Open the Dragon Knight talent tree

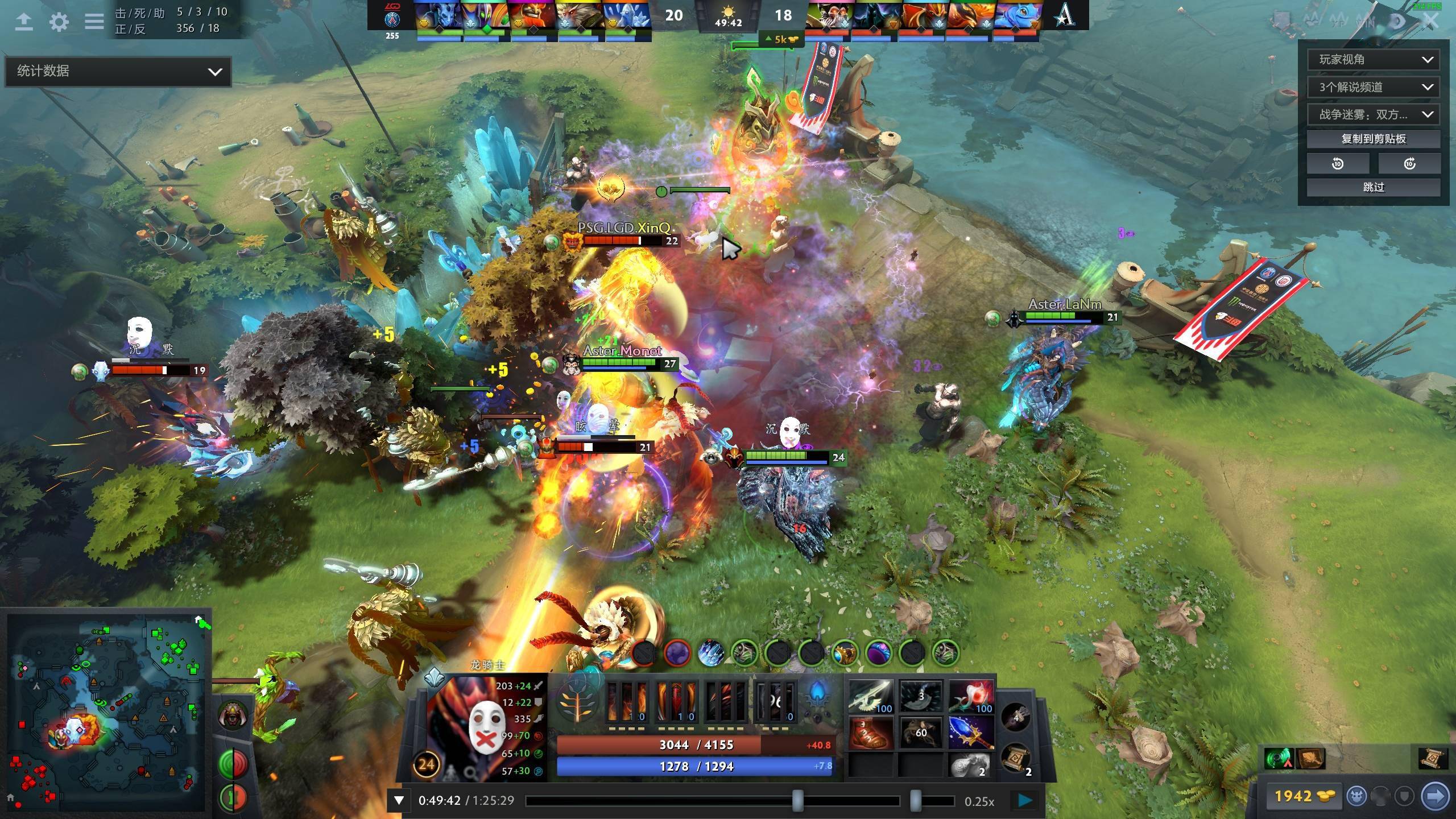coord(577,702)
